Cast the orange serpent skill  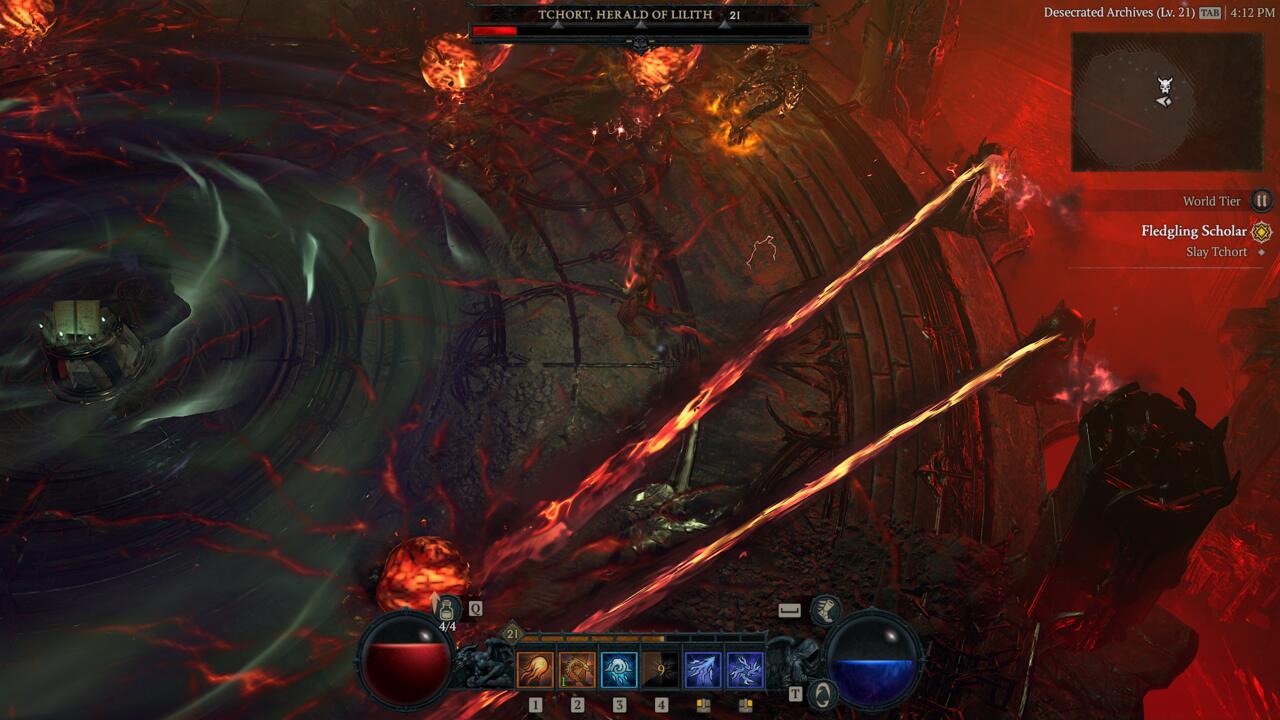pos(577,670)
